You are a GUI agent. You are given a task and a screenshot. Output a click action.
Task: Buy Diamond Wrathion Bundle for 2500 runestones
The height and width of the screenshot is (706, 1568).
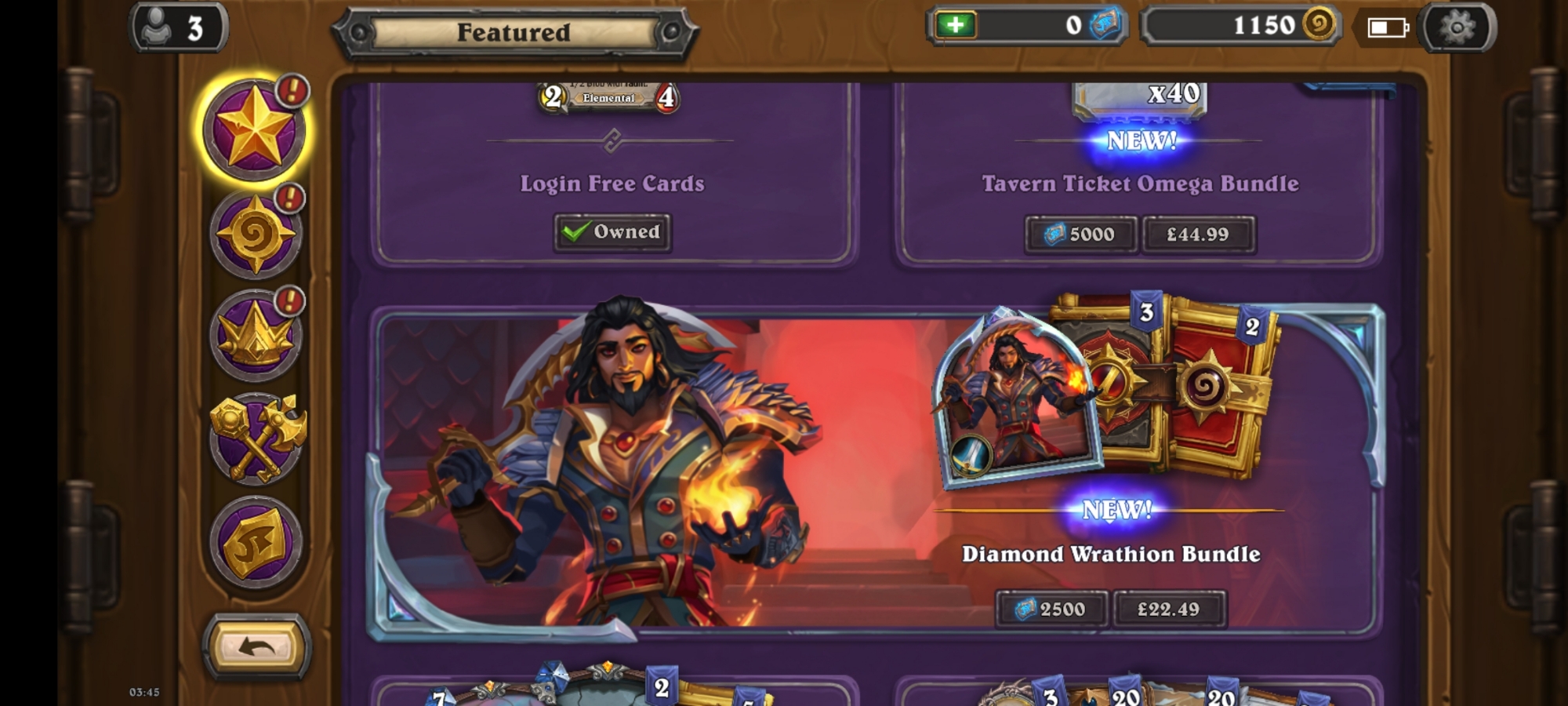(x=1051, y=610)
